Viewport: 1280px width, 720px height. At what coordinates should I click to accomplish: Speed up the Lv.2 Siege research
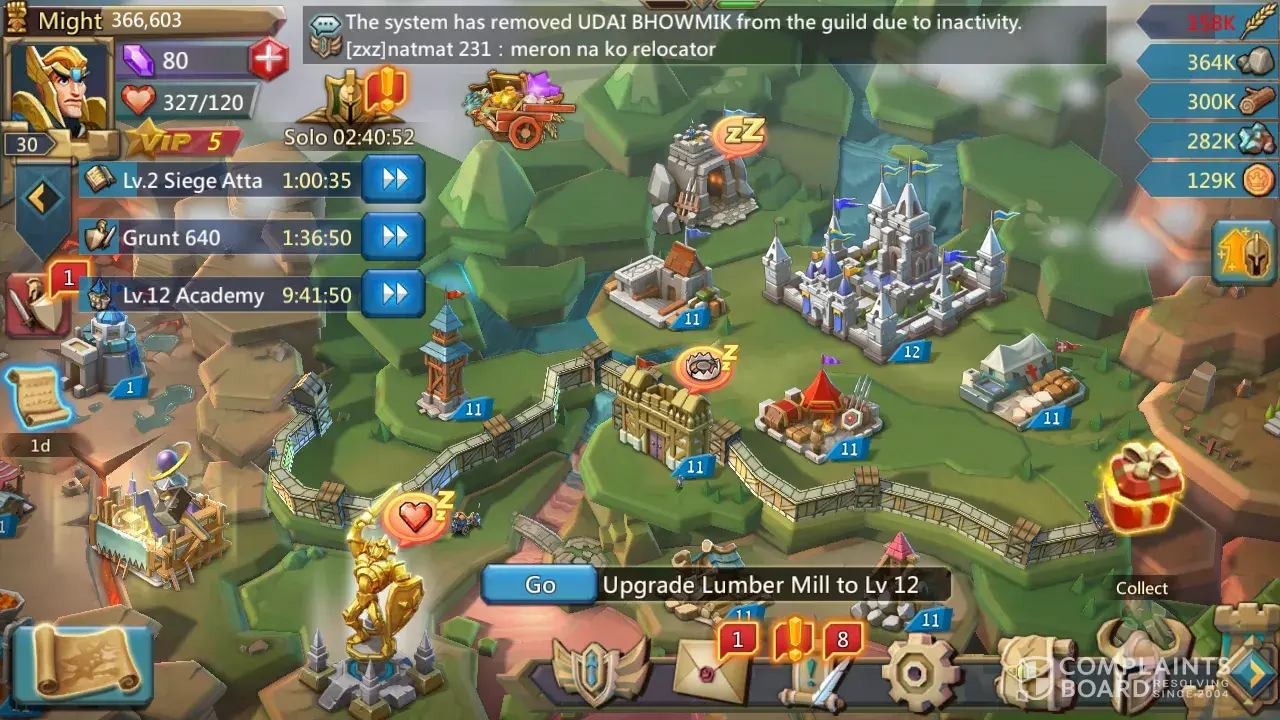point(393,180)
